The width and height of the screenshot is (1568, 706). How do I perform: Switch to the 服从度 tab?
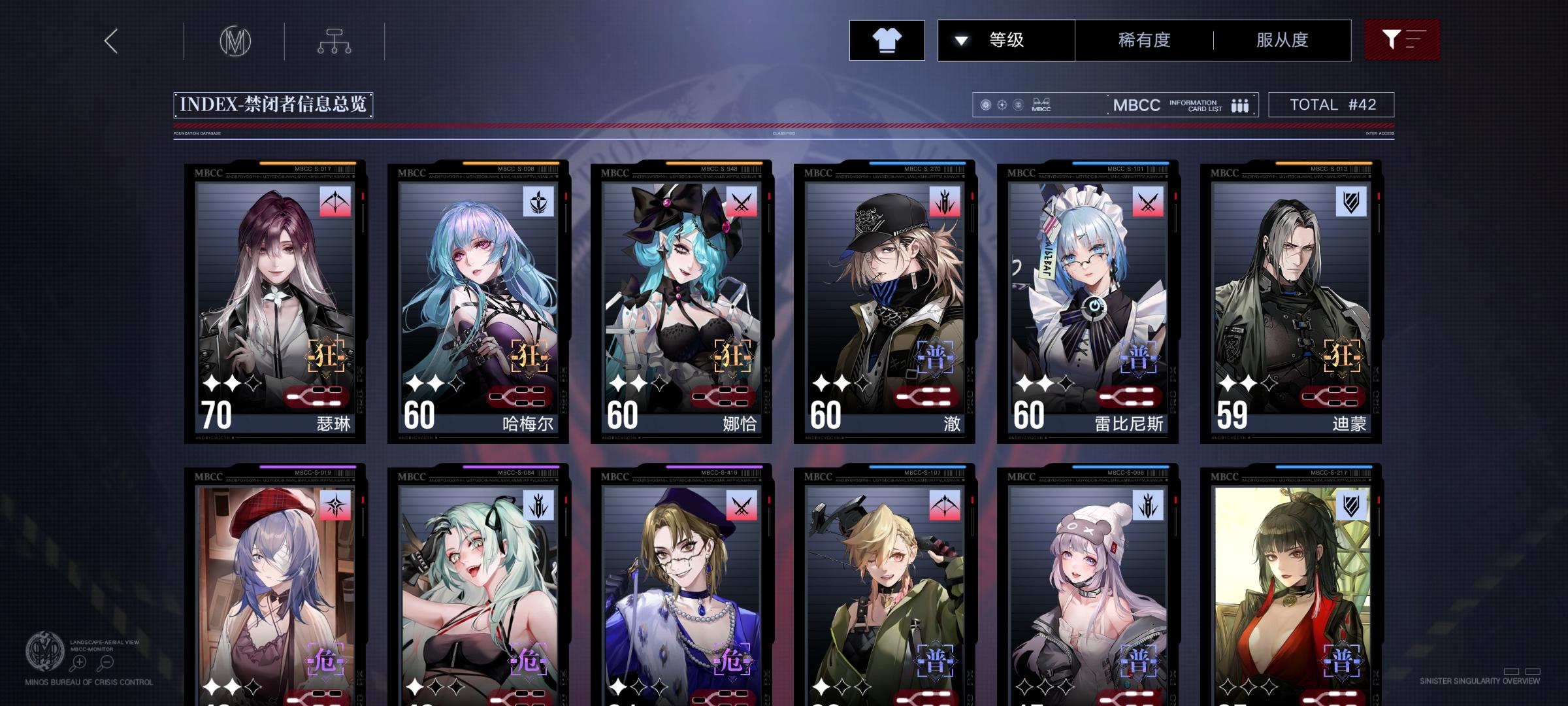click(1281, 40)
